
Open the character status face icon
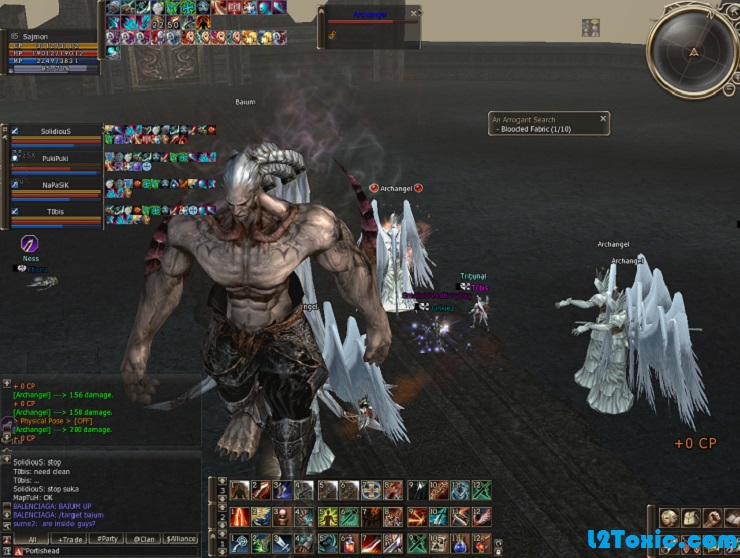669,518
